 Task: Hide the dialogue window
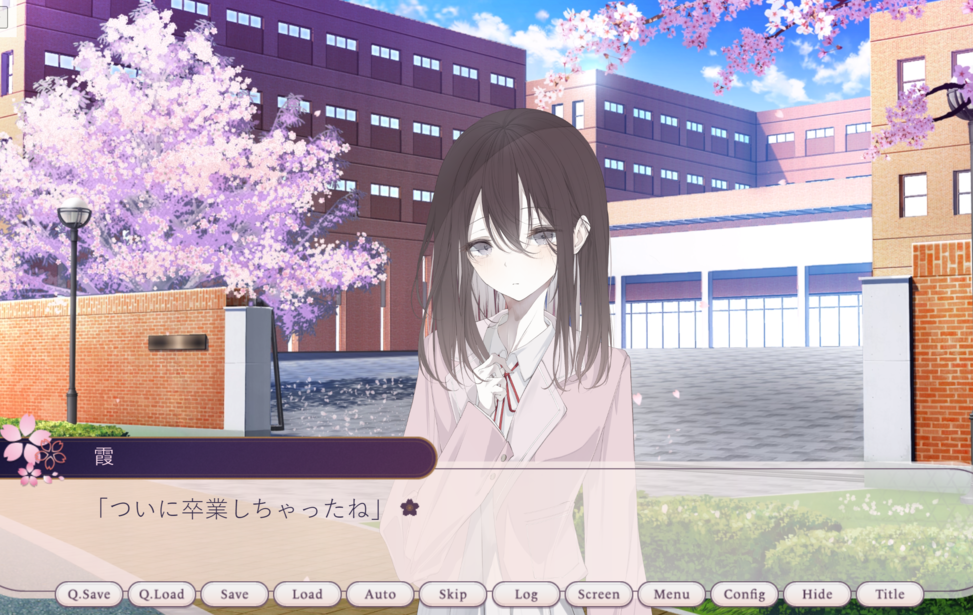(817, 594)
